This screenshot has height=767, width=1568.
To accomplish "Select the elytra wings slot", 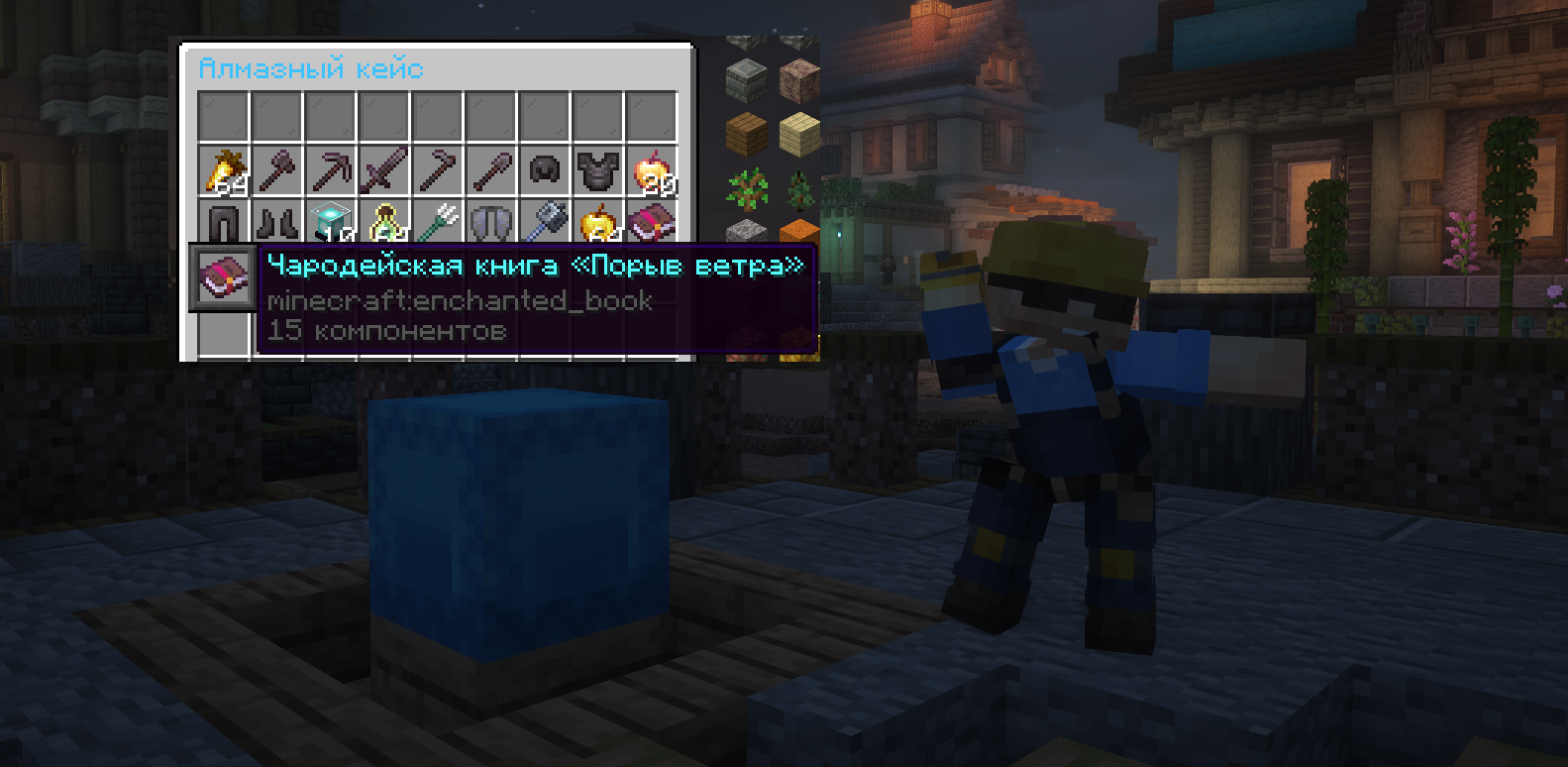I will click(491, 224).
